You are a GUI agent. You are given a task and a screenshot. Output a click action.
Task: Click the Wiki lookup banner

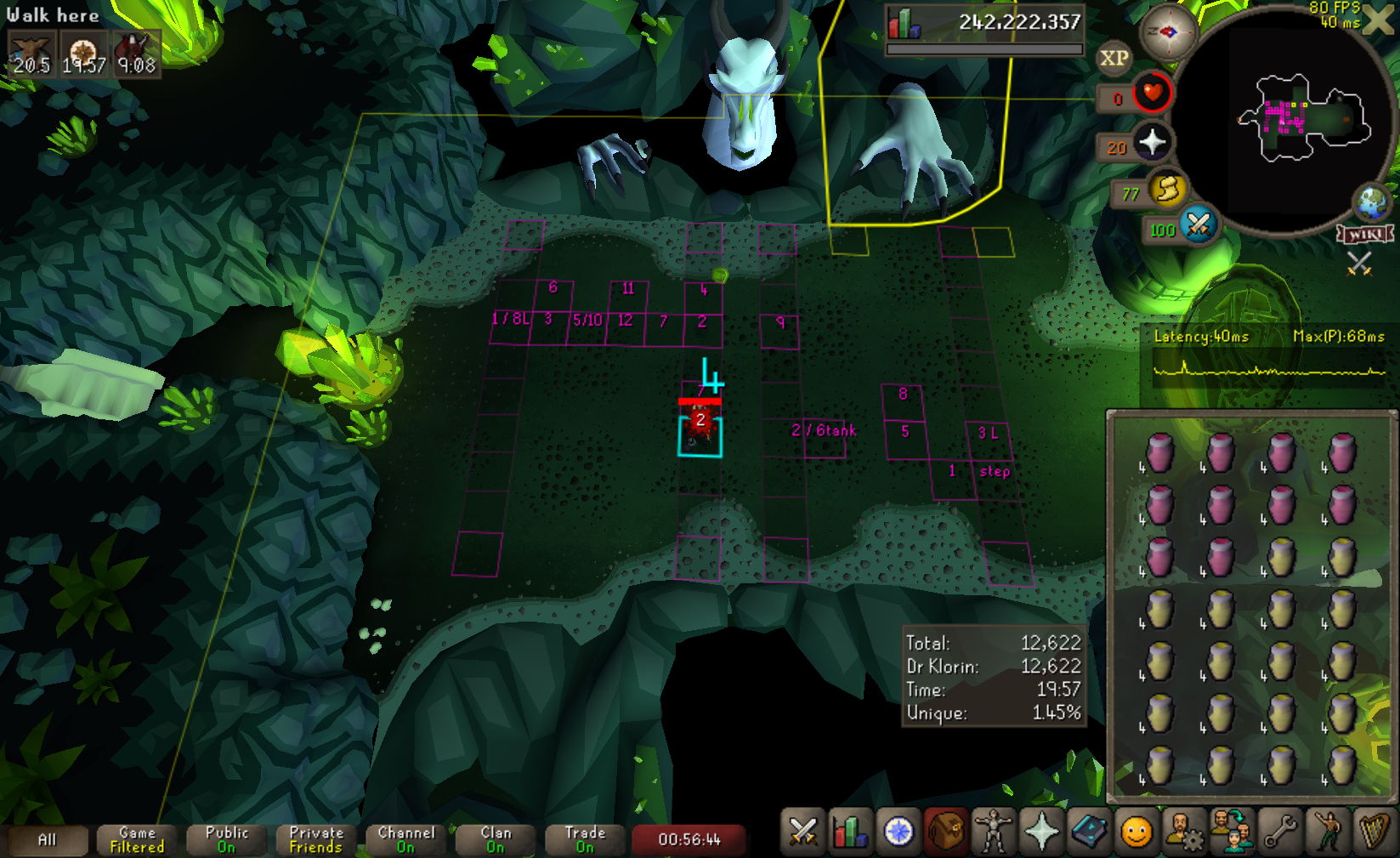(x=1364, y=234)
